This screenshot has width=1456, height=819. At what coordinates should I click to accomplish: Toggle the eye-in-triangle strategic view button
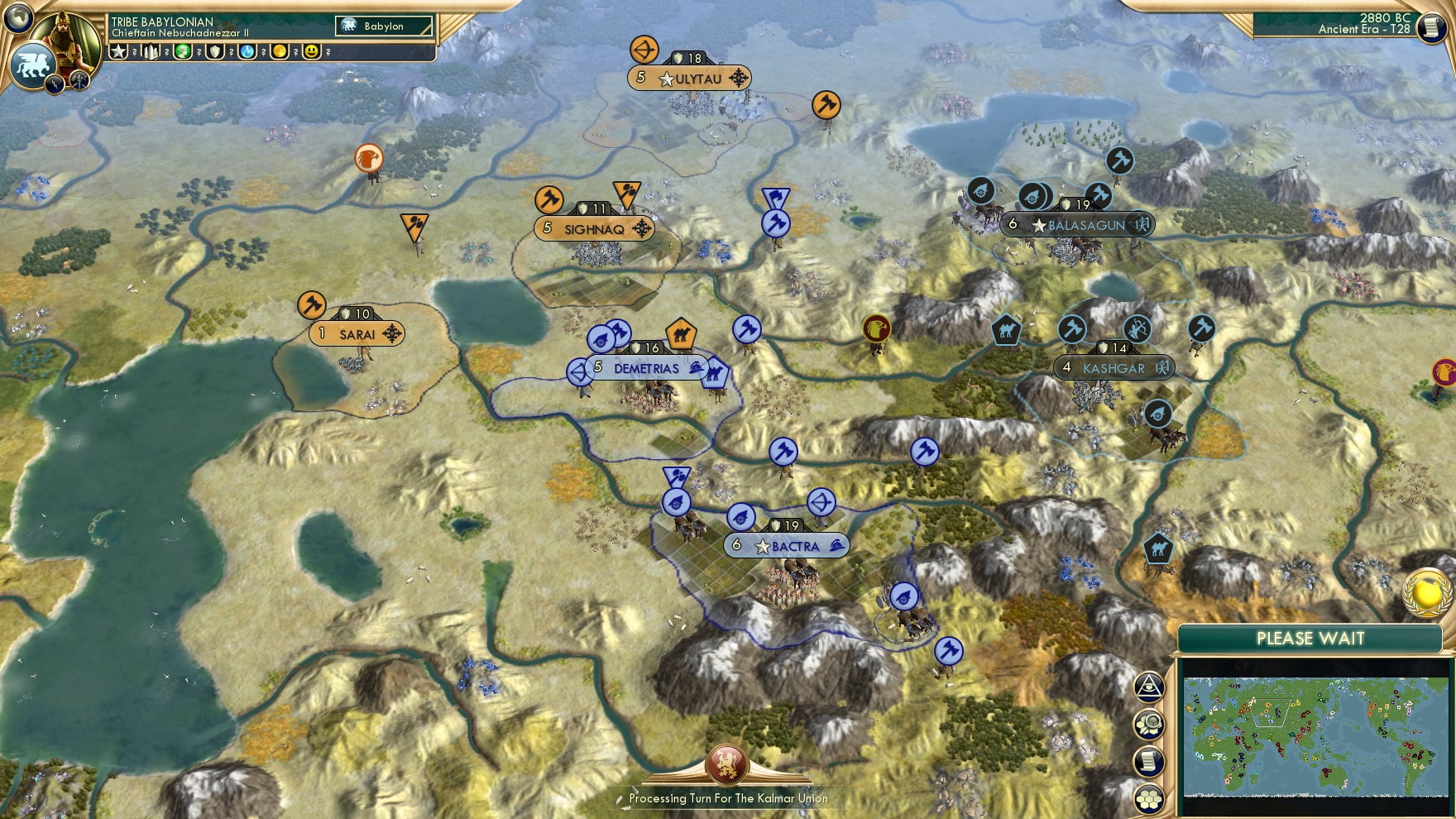click(x=1149, y=687)
